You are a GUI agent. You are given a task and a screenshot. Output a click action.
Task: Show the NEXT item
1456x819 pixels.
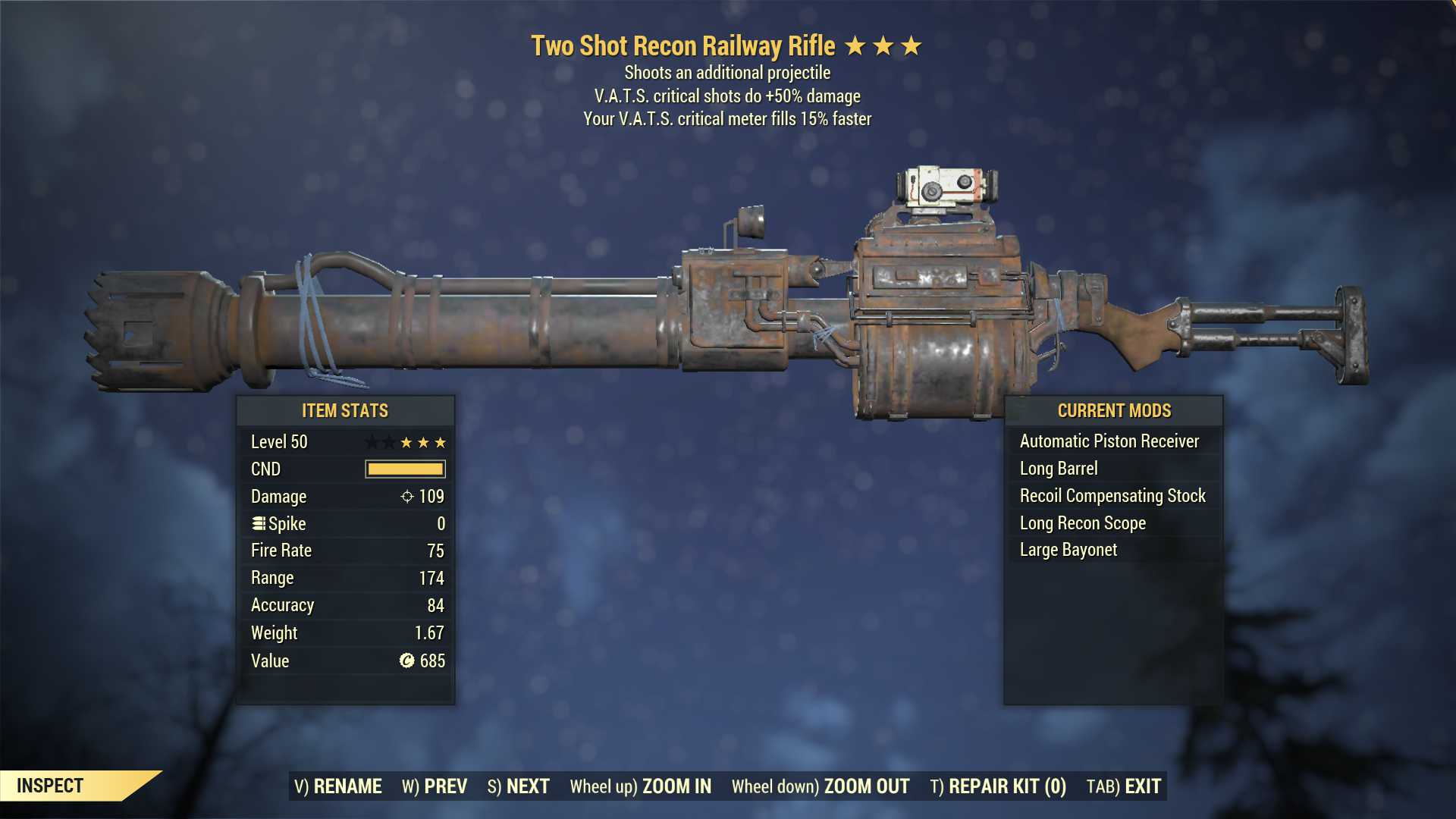coord(519,786)
